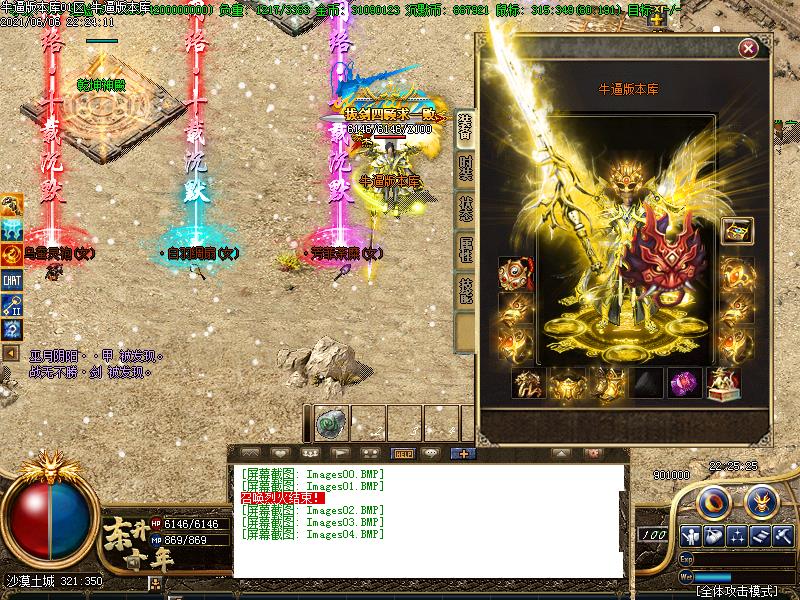Open the HELP button above chat
Screen dimensions: 800x600
(x=403, y=453)
